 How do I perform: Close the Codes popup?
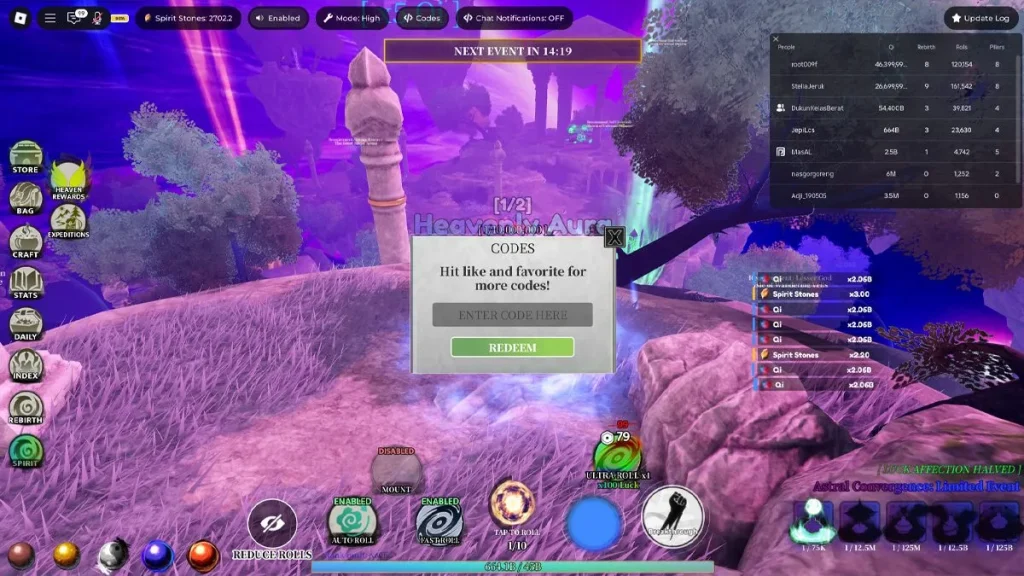point(614,237)
